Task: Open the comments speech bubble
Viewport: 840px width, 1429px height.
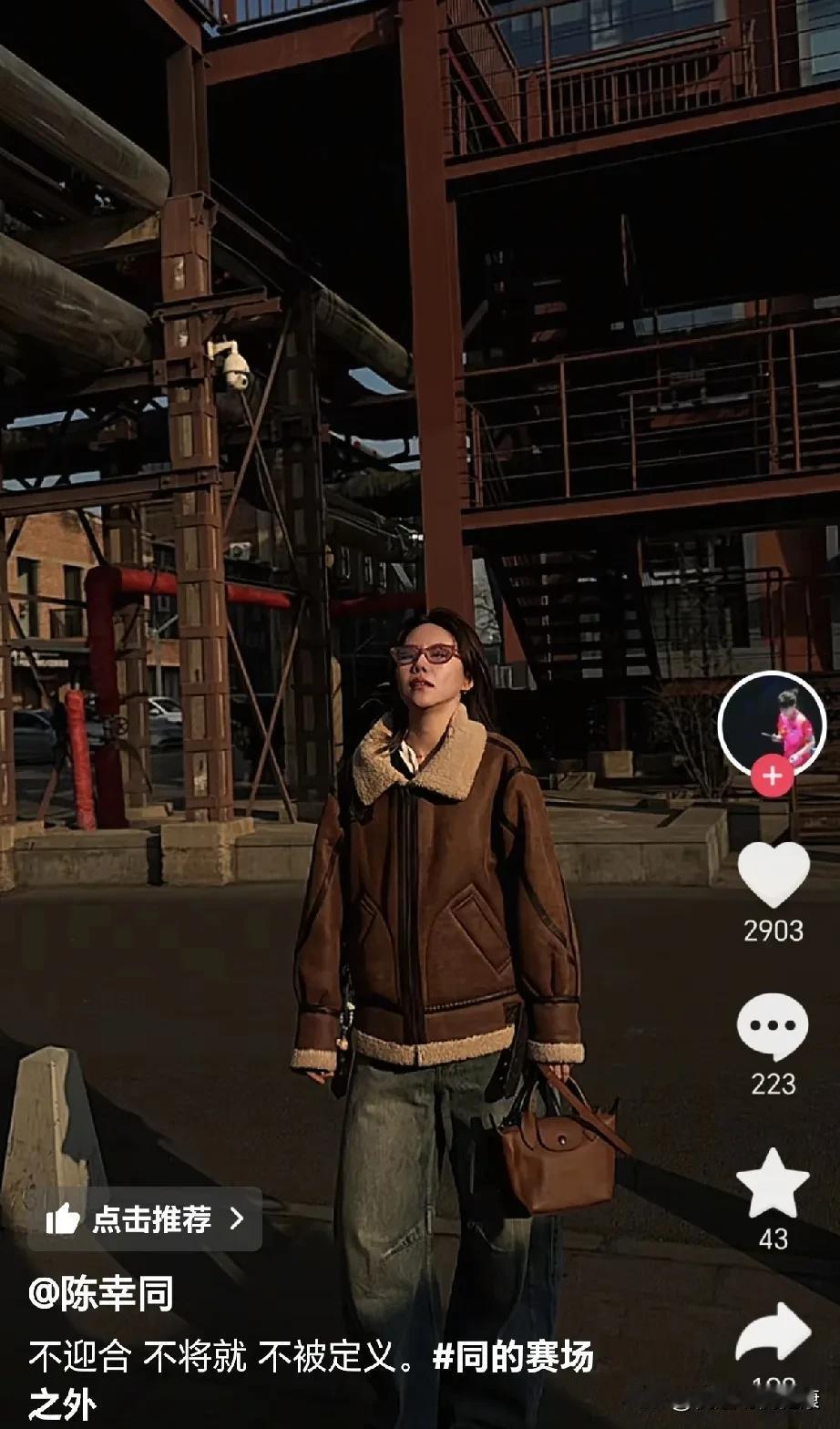Action: pos(773,1026)
